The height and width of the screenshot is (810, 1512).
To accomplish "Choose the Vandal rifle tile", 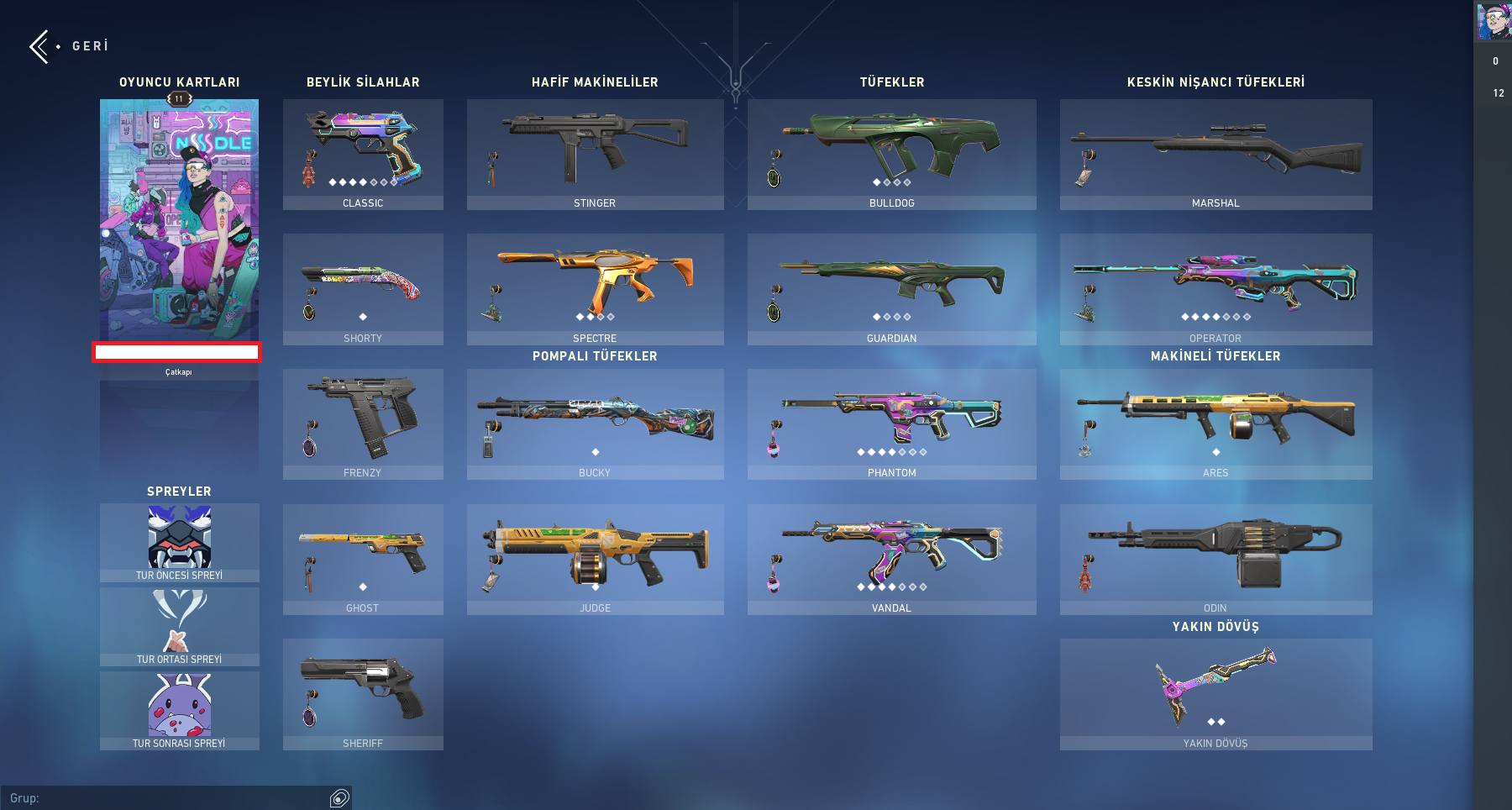I will click(x=891, y=559).
